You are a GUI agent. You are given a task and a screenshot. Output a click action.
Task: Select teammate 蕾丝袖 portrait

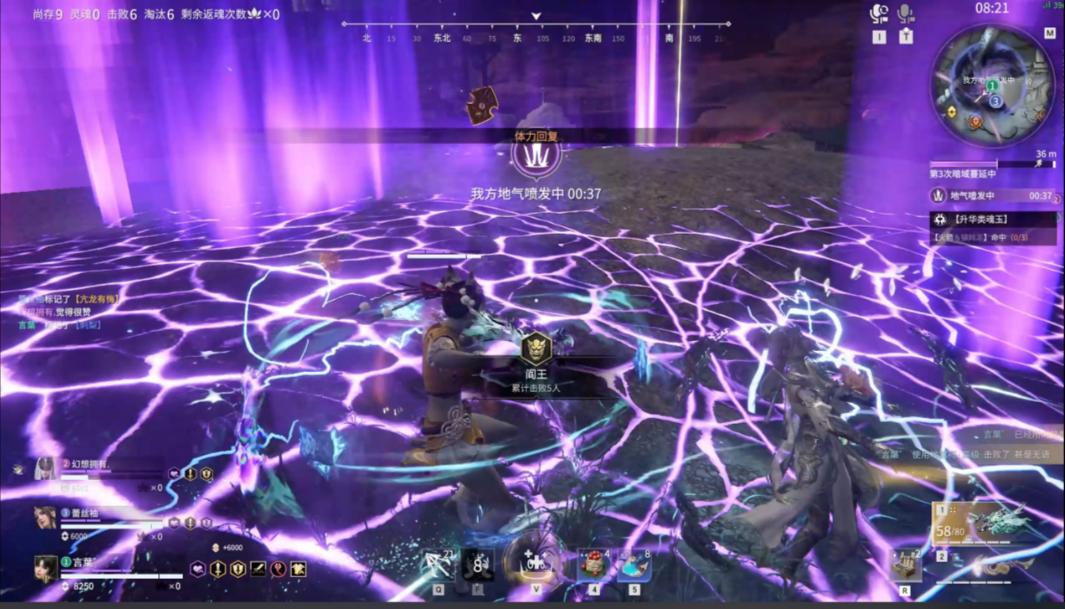(x=45, y=516)
